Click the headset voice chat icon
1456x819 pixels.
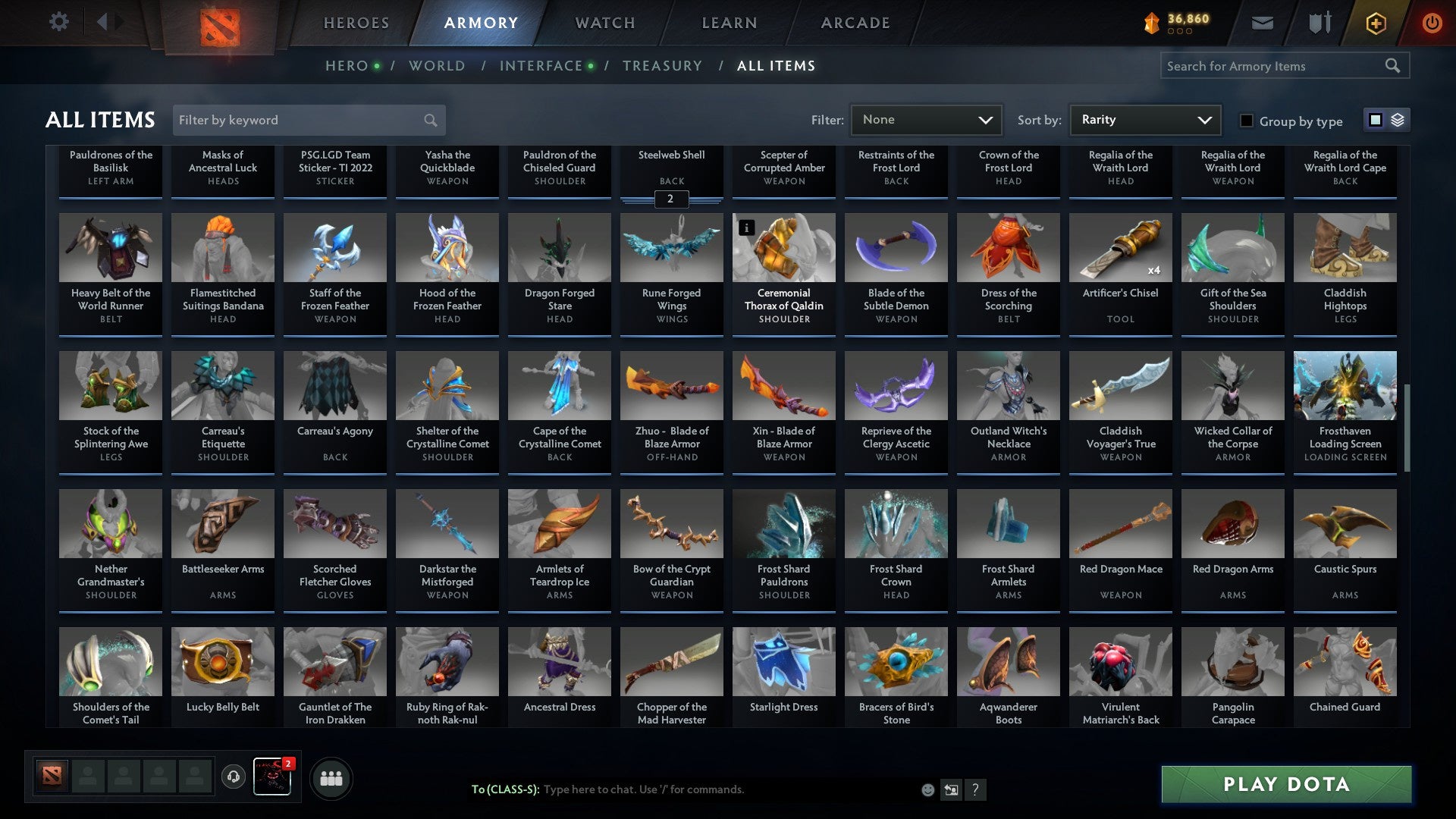coord(233,777)
